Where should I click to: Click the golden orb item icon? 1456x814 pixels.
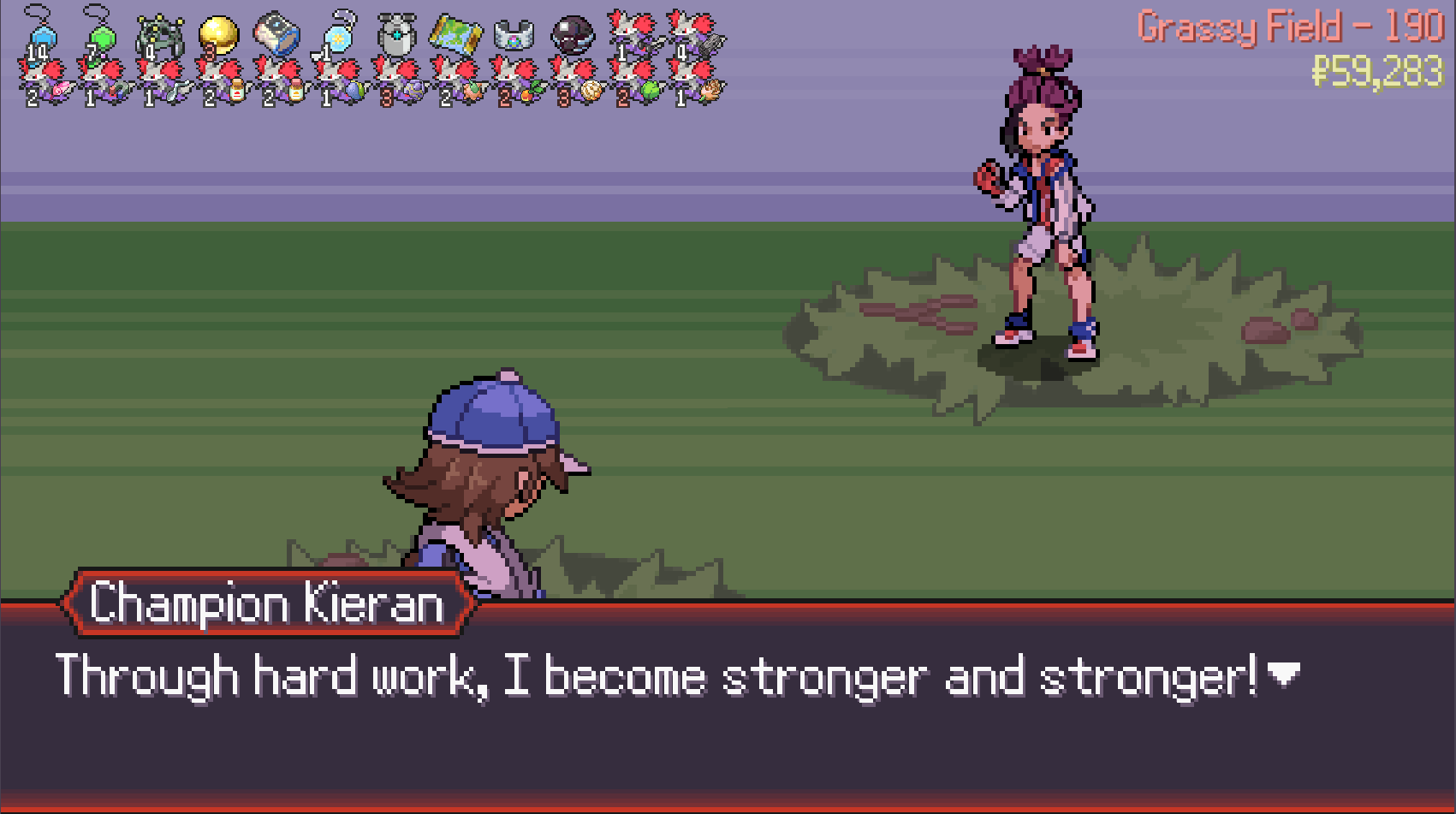click(217, 34)
